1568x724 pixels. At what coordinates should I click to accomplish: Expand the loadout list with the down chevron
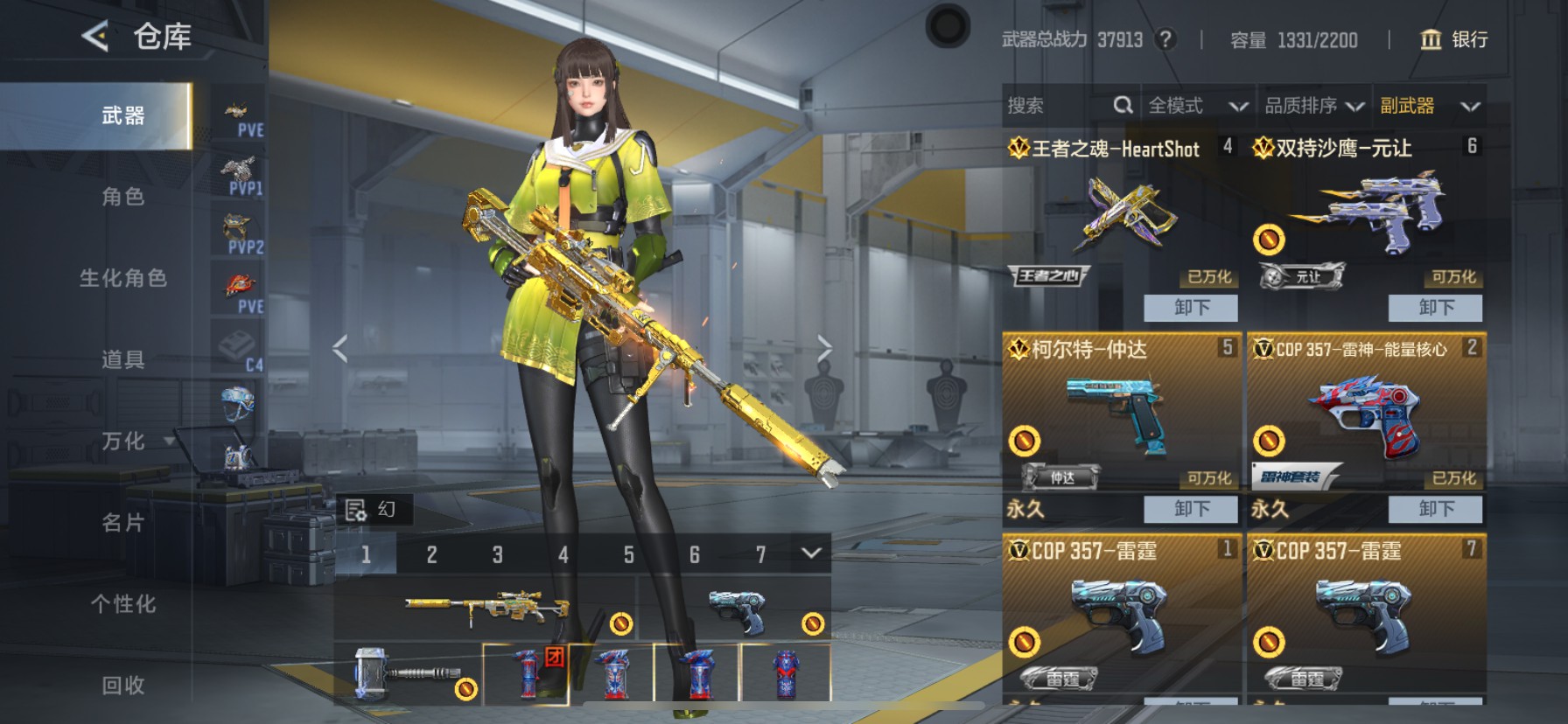(x=809, y=553)
